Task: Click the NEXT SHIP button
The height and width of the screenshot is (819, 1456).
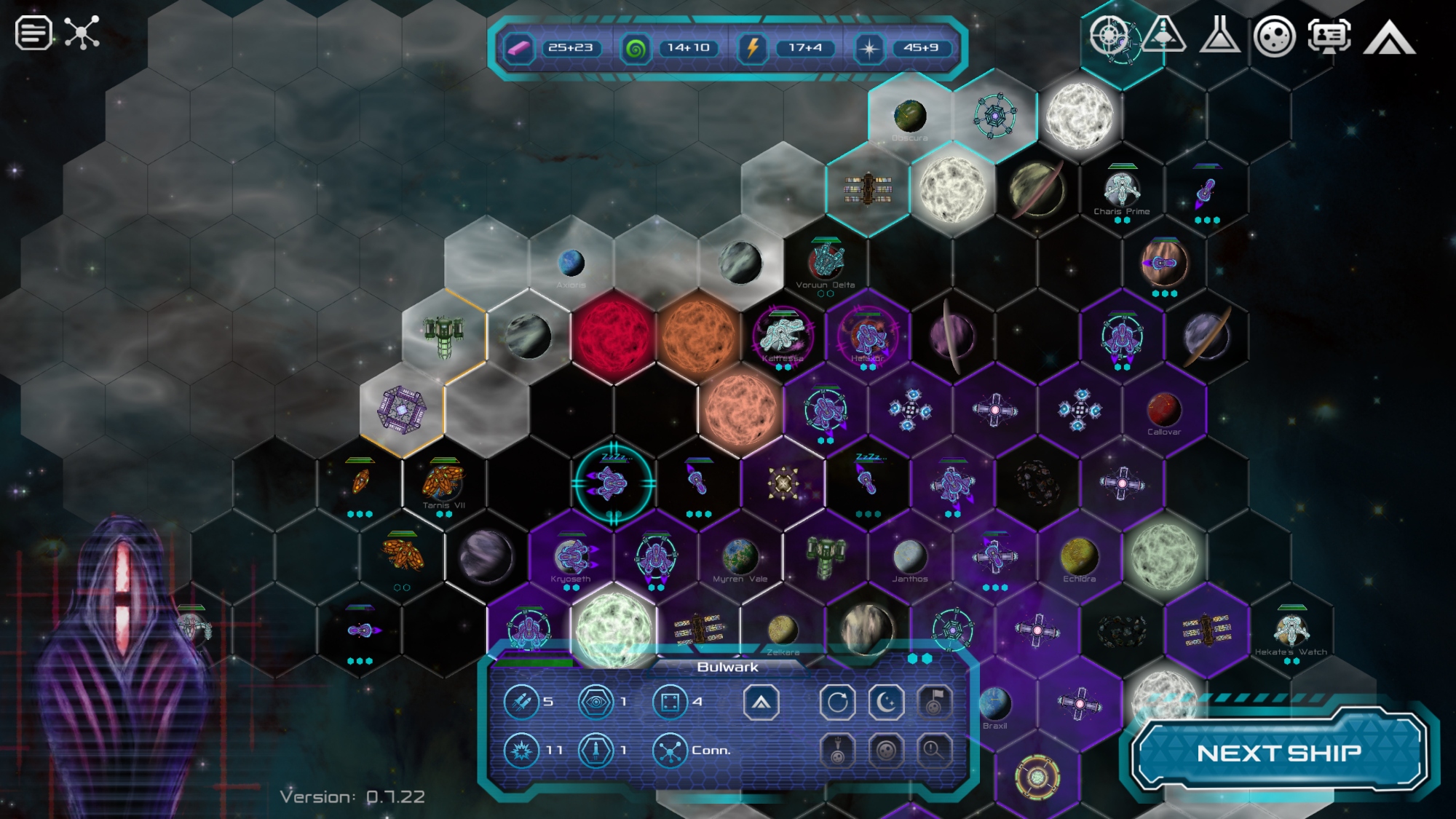Action: tap(1279, 753)
